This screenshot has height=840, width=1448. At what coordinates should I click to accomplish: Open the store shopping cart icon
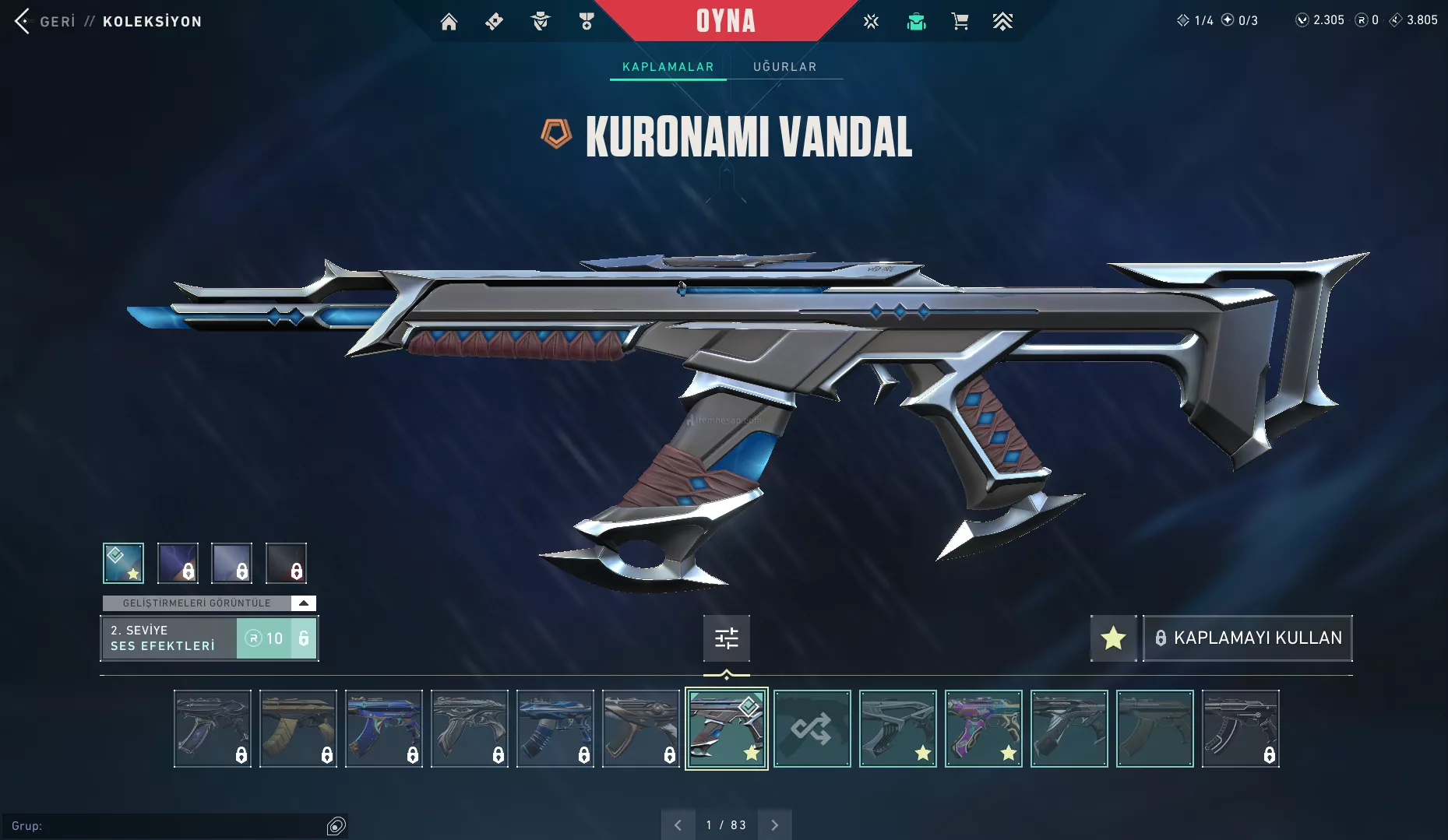pyautogui.click(x=960, y=22)
